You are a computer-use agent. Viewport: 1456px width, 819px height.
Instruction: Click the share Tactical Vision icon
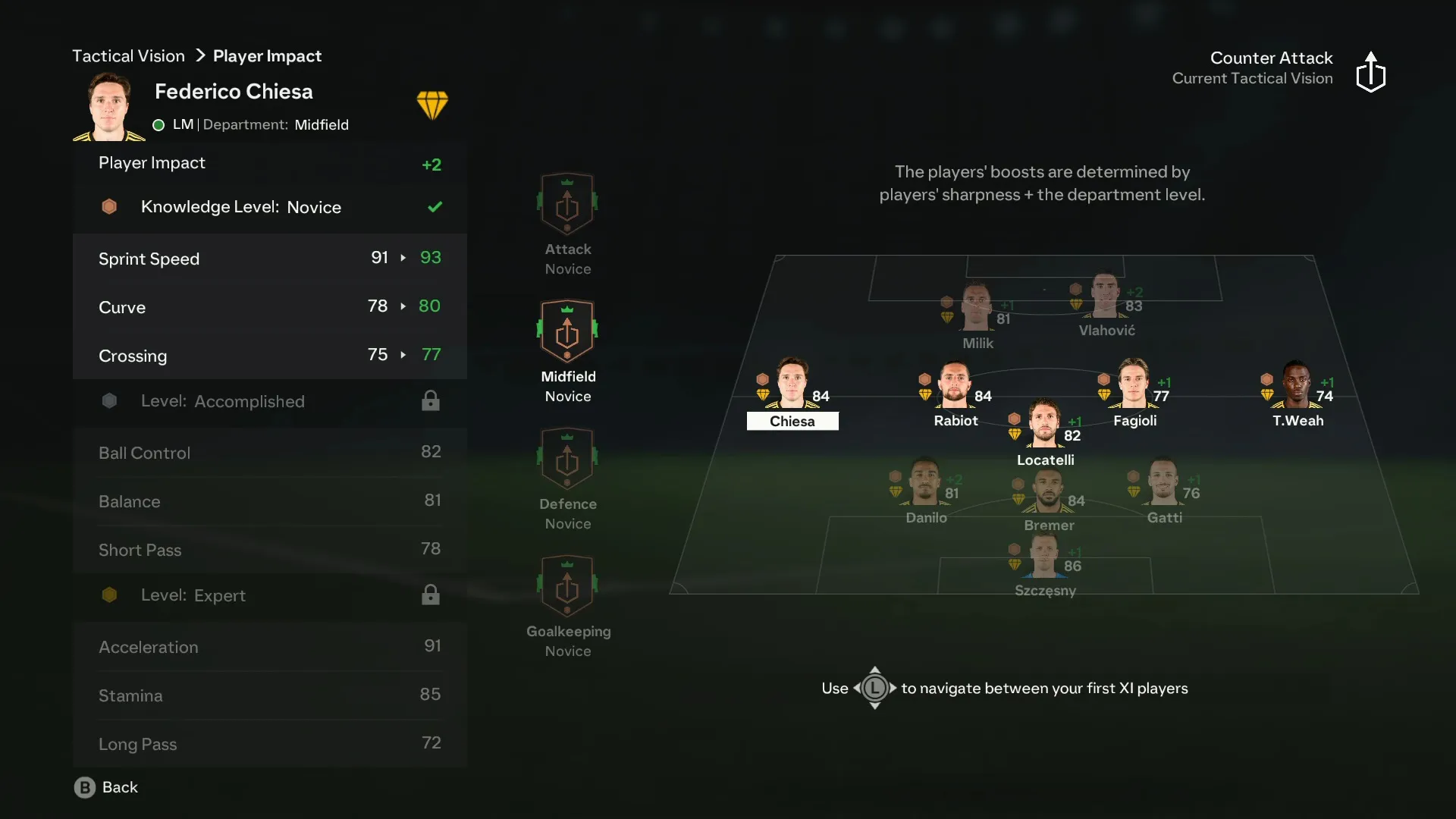tap(1371, 72)
